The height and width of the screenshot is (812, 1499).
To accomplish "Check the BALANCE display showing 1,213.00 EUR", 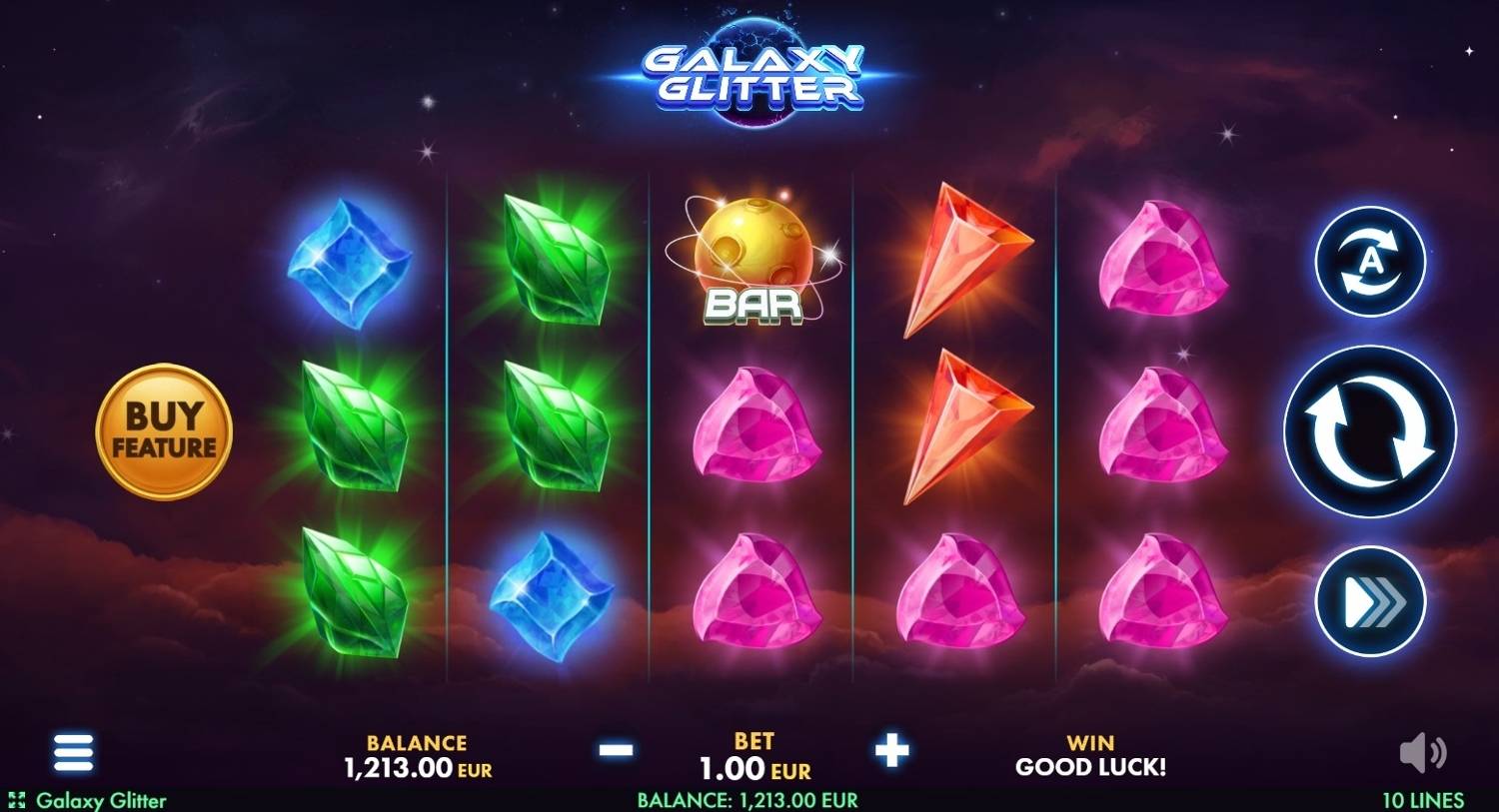I will [416, 756].
